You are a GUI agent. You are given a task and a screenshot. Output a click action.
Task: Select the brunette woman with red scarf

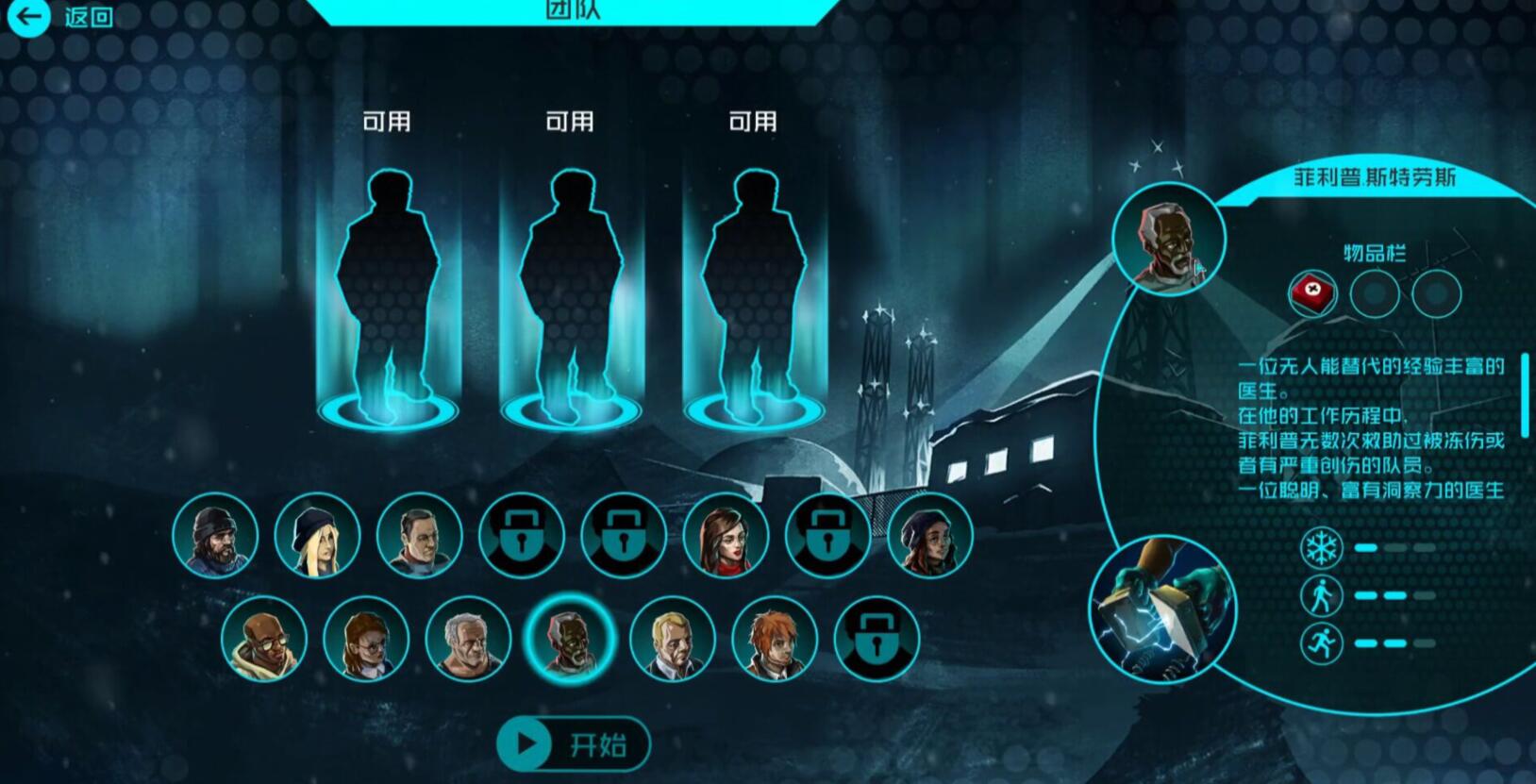[726, 535]
